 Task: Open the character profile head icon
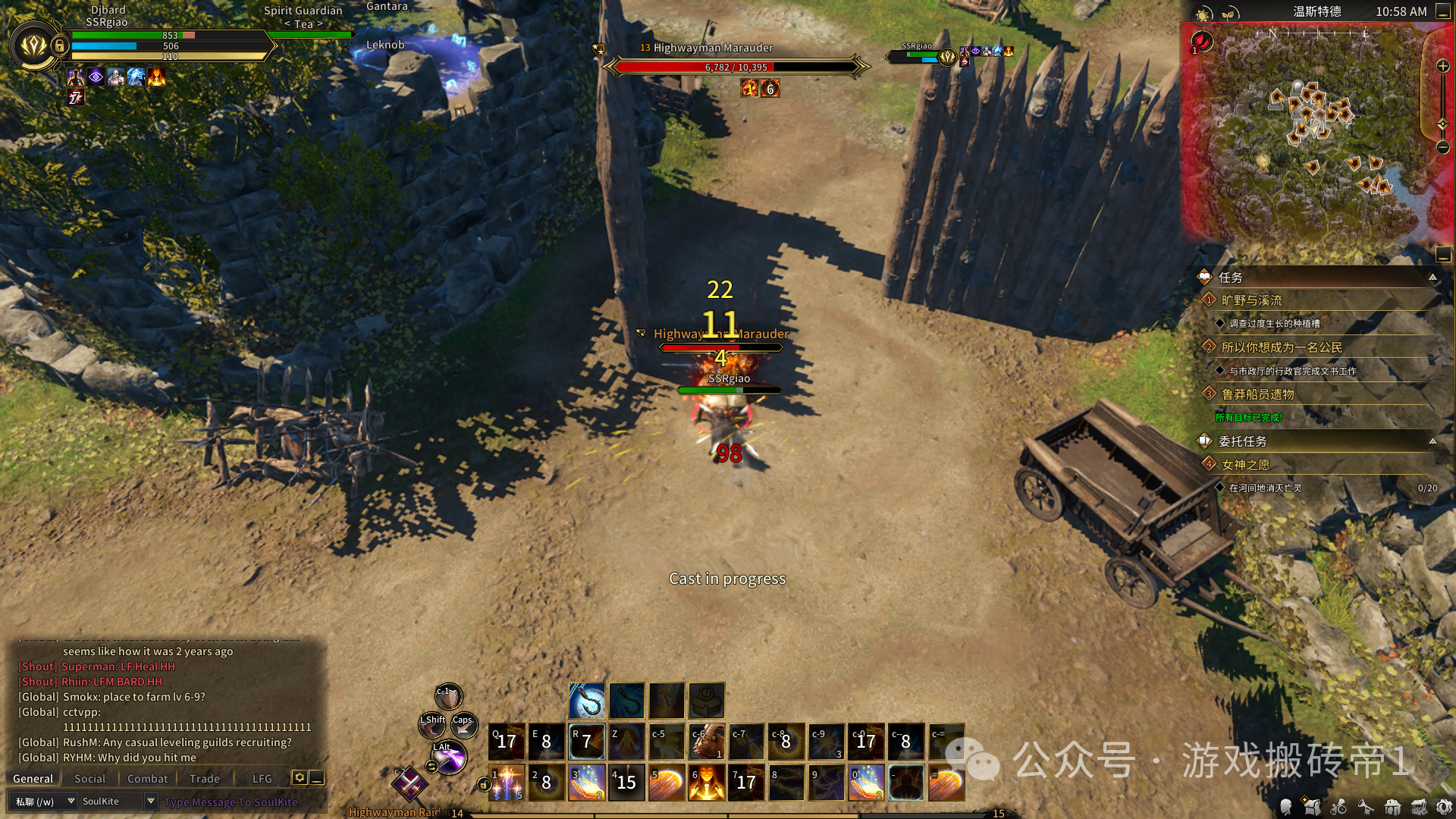pos(1285,807)
